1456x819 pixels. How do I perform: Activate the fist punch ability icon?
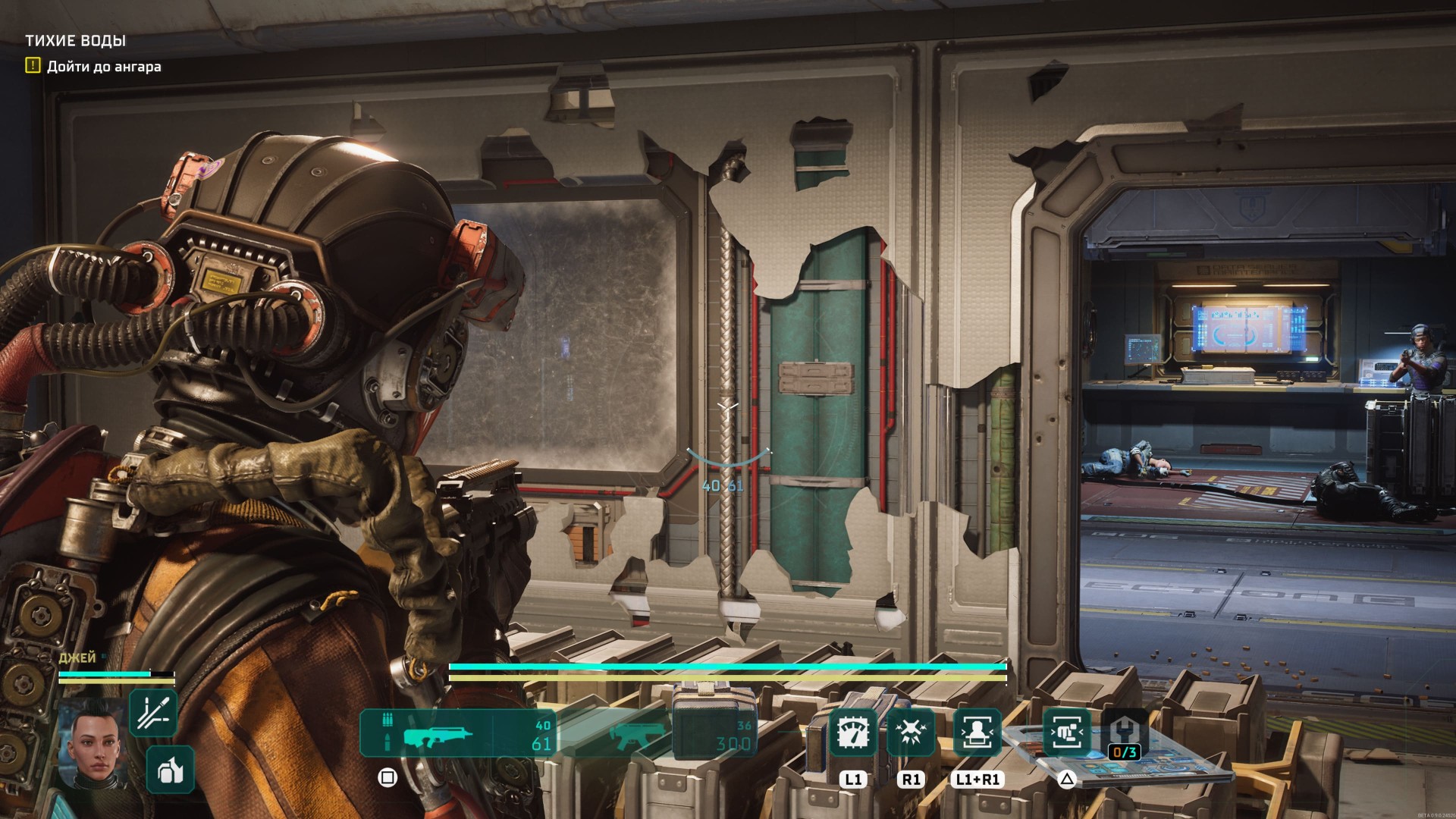[x=1067, y=733]
